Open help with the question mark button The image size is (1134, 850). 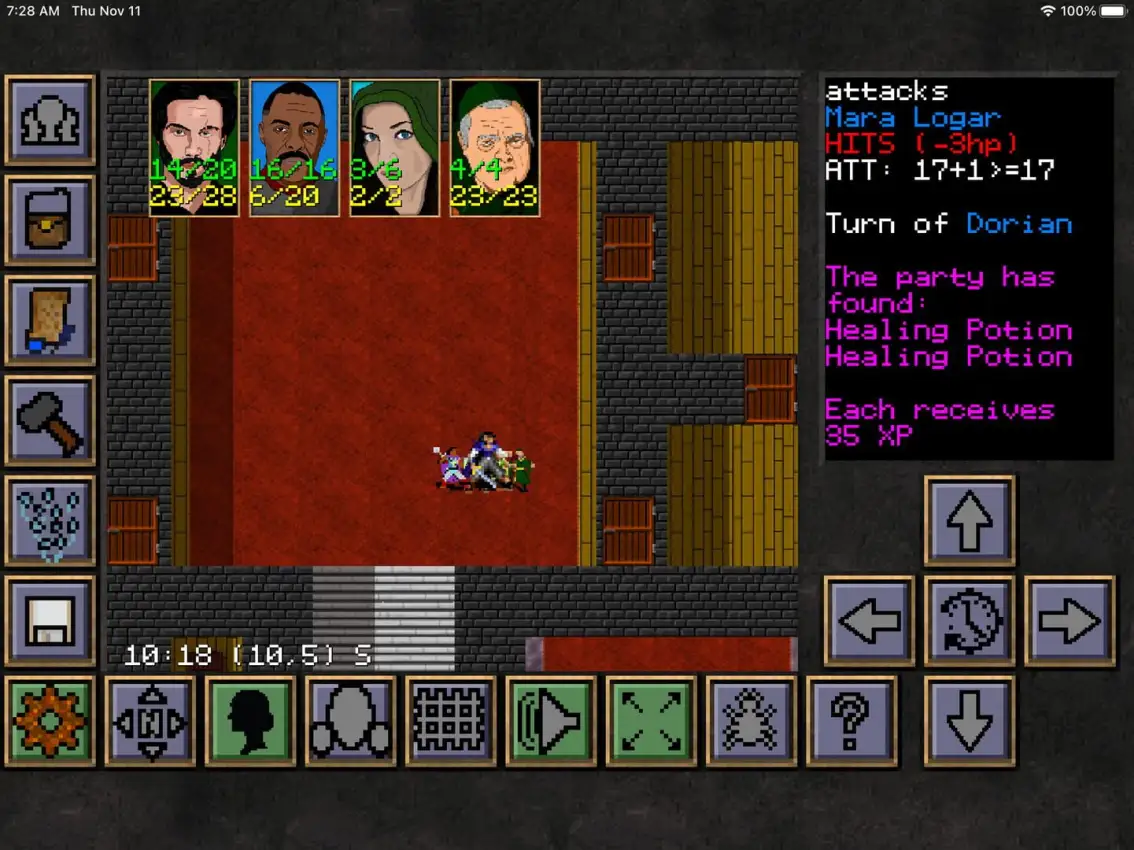click(851, 720)
